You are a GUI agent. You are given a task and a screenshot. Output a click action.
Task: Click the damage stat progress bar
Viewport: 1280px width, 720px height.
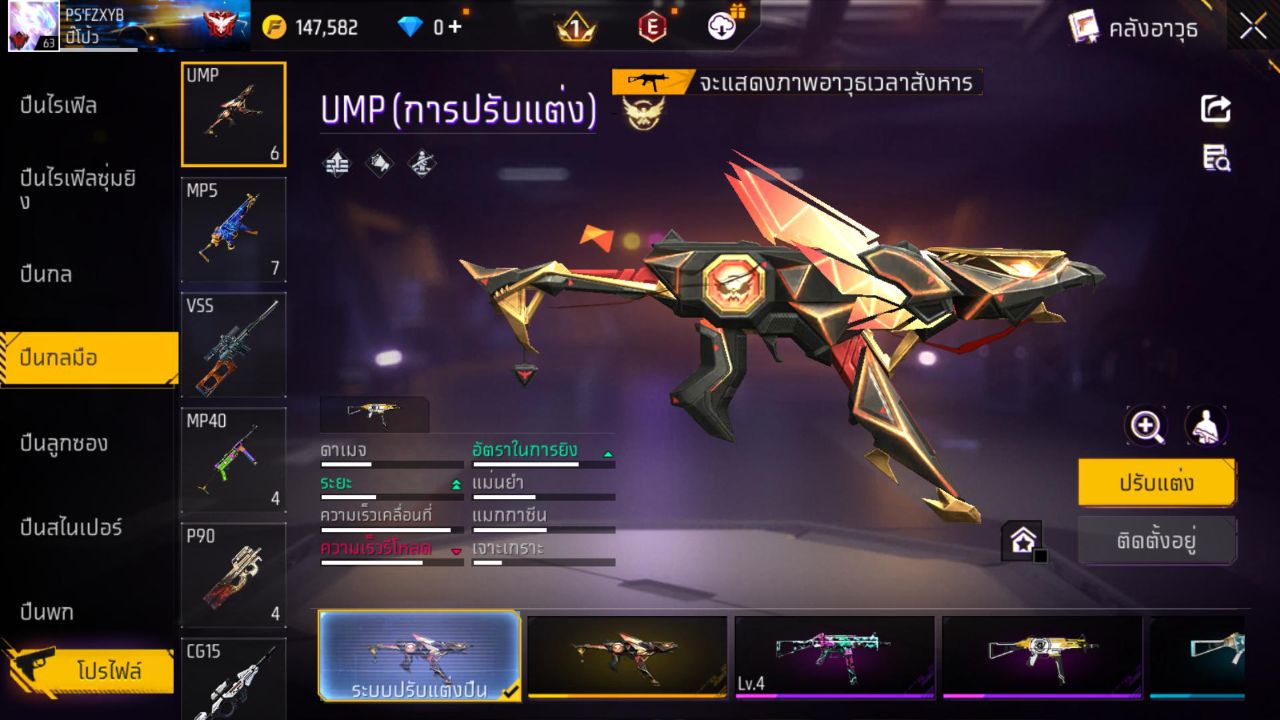tap(390, 463)
